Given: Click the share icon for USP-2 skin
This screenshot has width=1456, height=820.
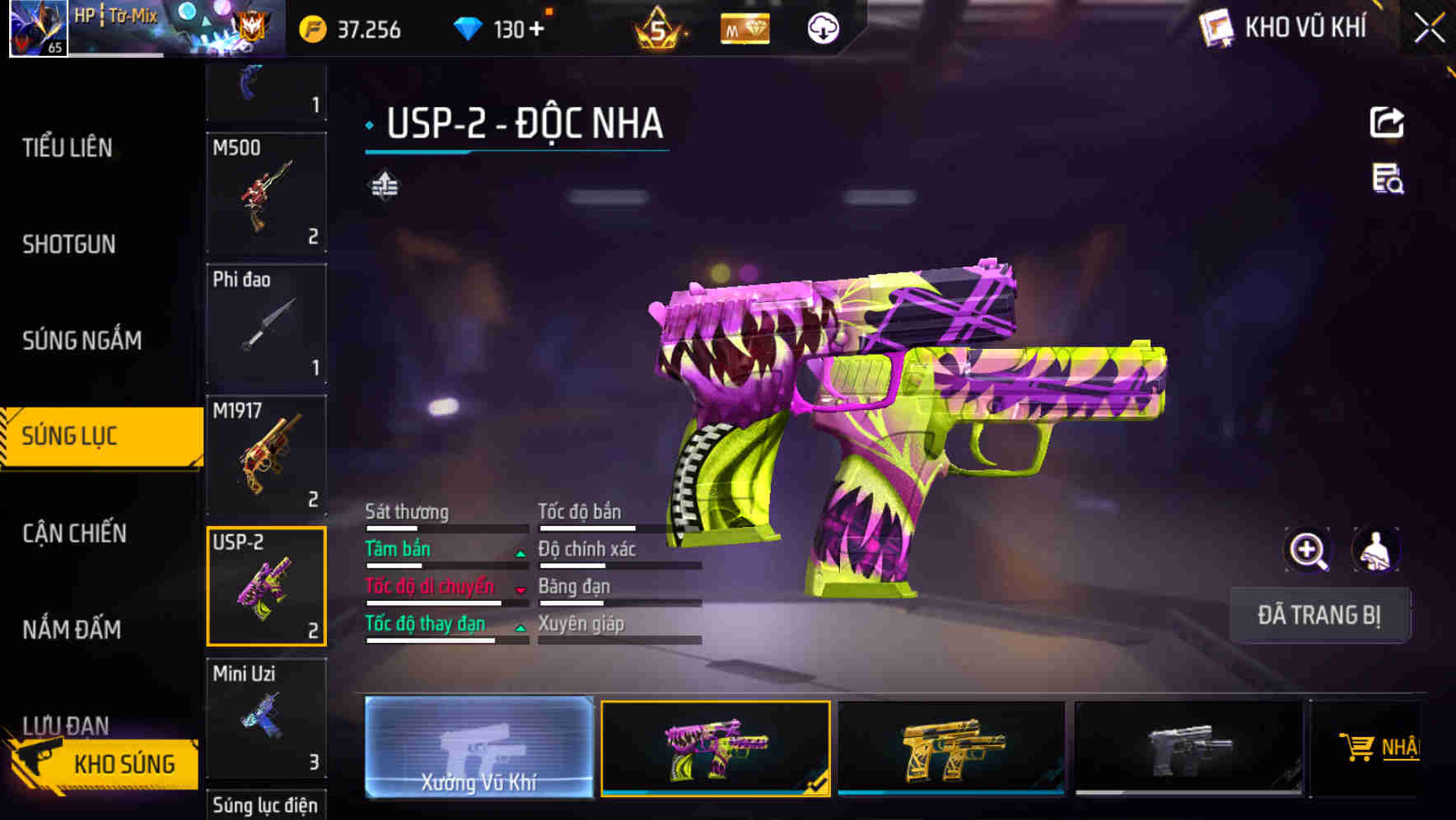Looking at the screenshot, I should tap(1388, 122).
